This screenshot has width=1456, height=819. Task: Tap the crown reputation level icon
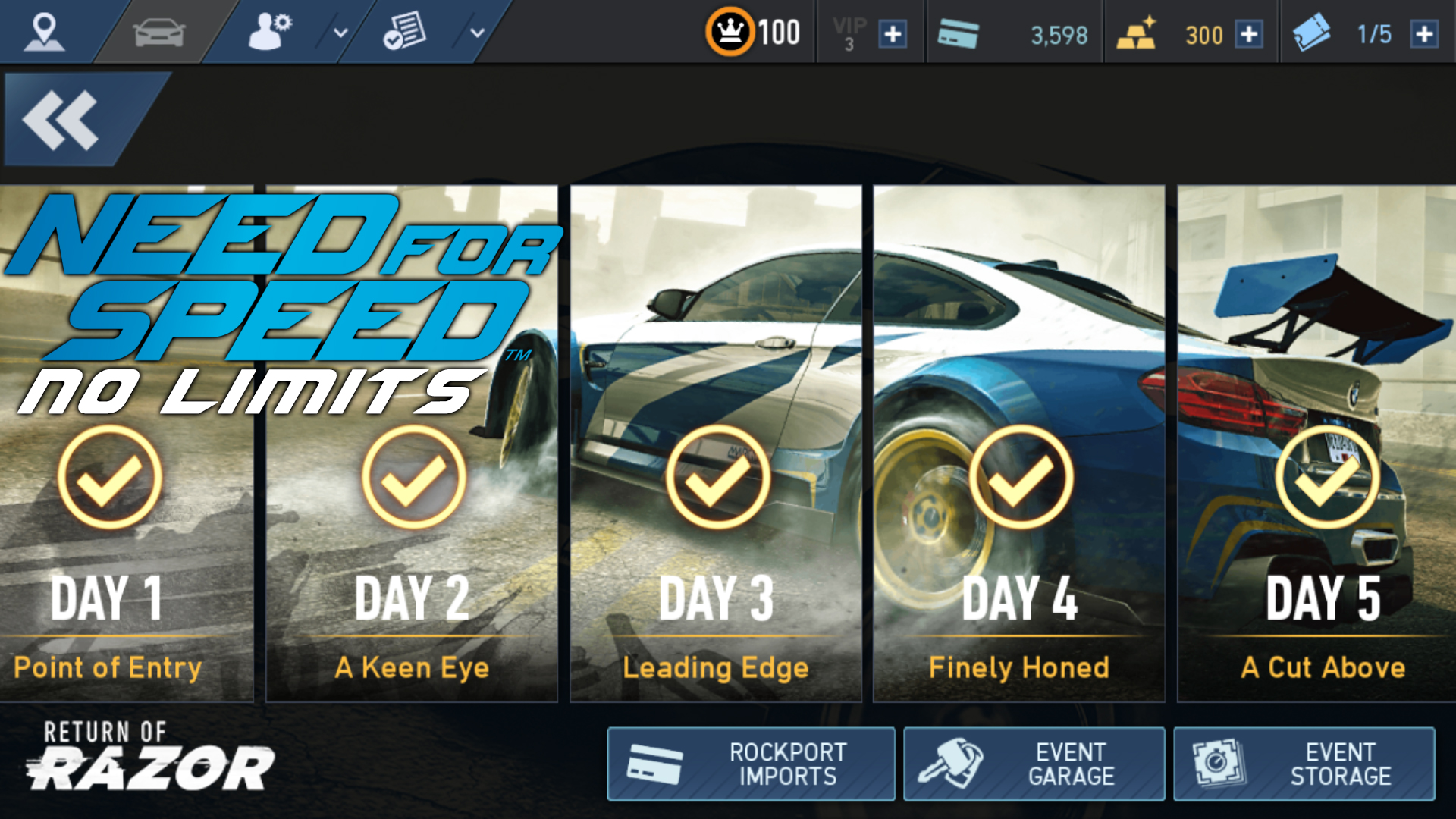730,32
